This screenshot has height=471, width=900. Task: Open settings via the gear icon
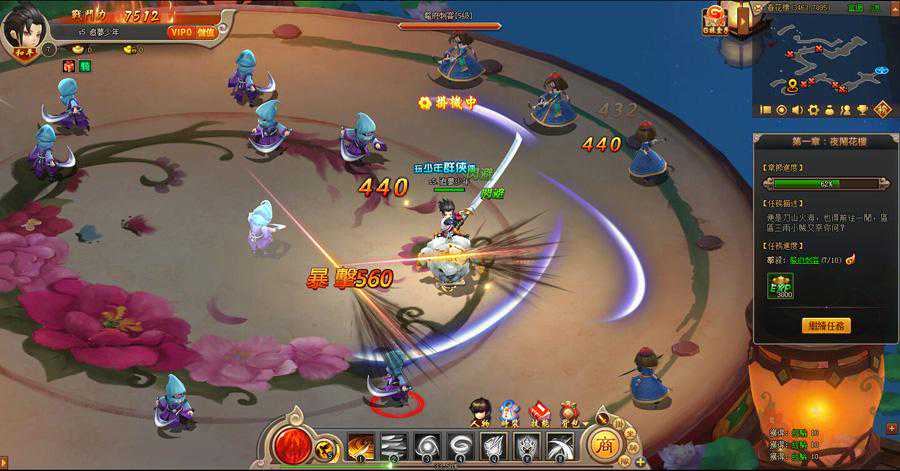pyautogui.click(x=813, y=109)
